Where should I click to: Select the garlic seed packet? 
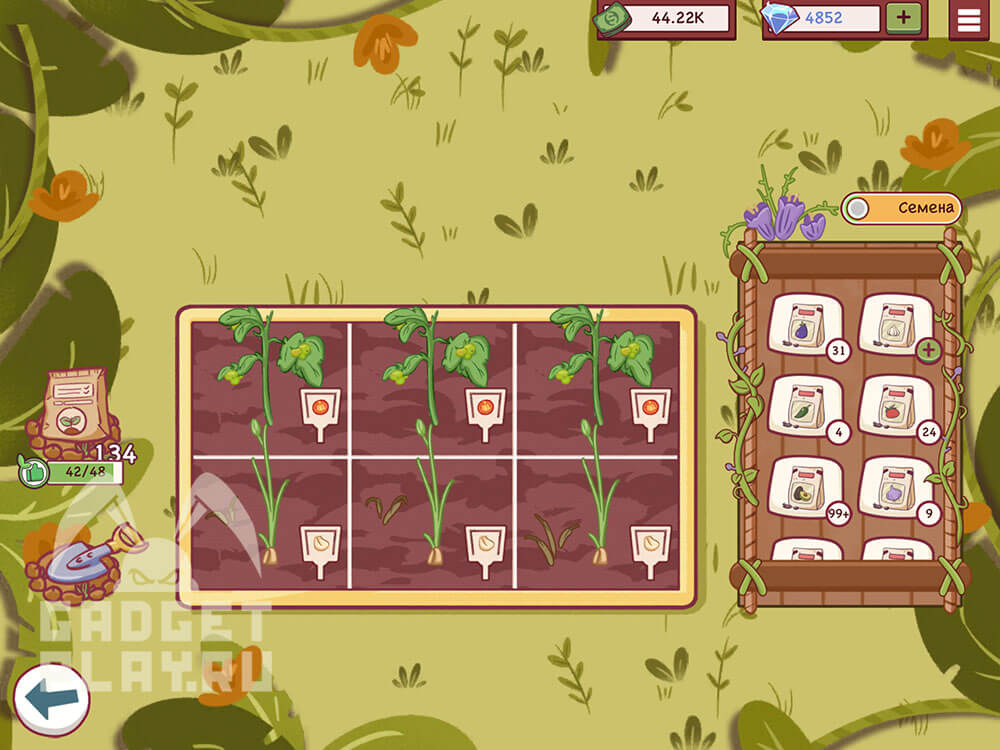(x=895, y=322)
